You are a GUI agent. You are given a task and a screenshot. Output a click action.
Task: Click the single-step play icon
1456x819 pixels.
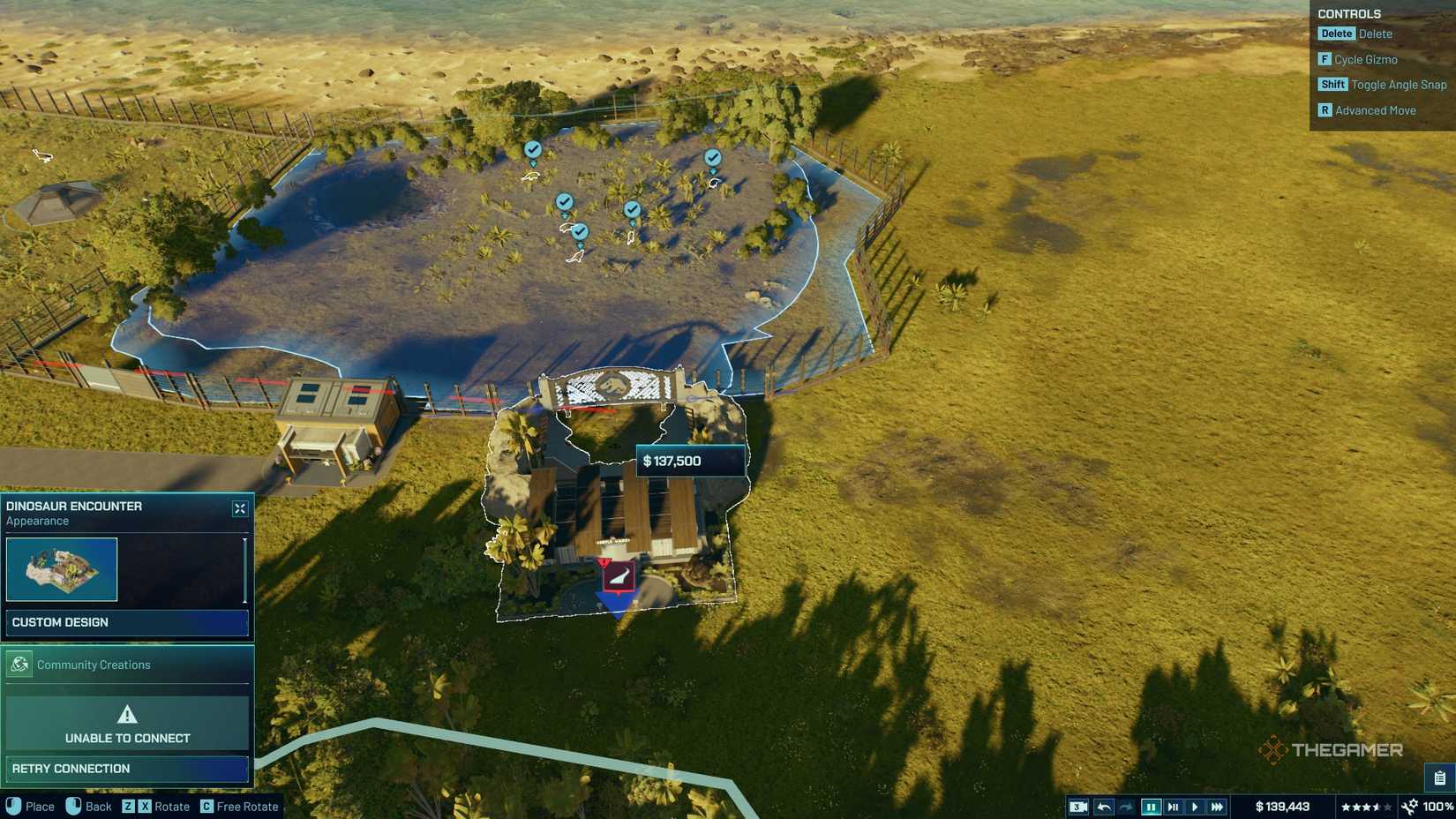point(1174,806)
